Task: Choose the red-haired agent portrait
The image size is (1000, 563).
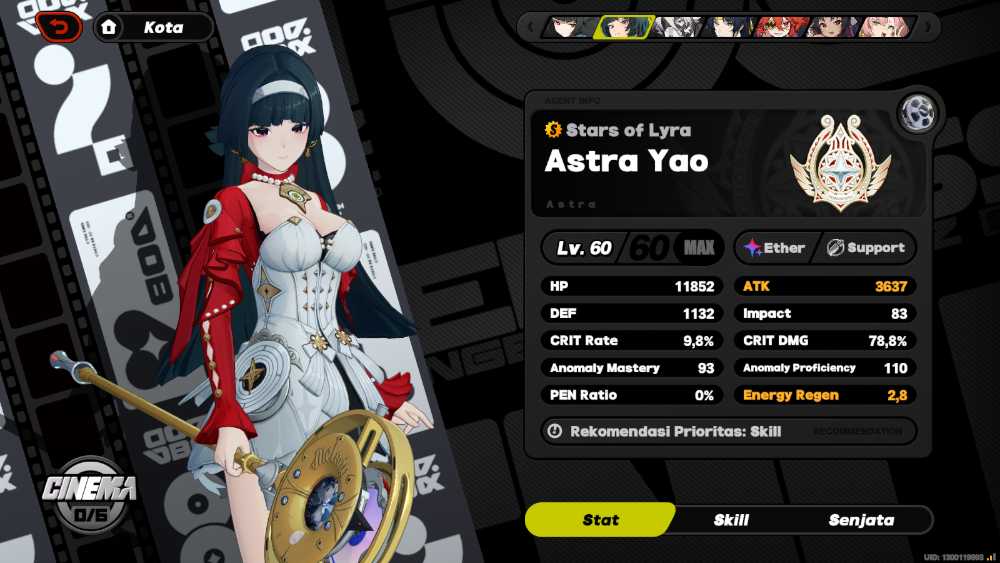Action: tap(781, 27)
